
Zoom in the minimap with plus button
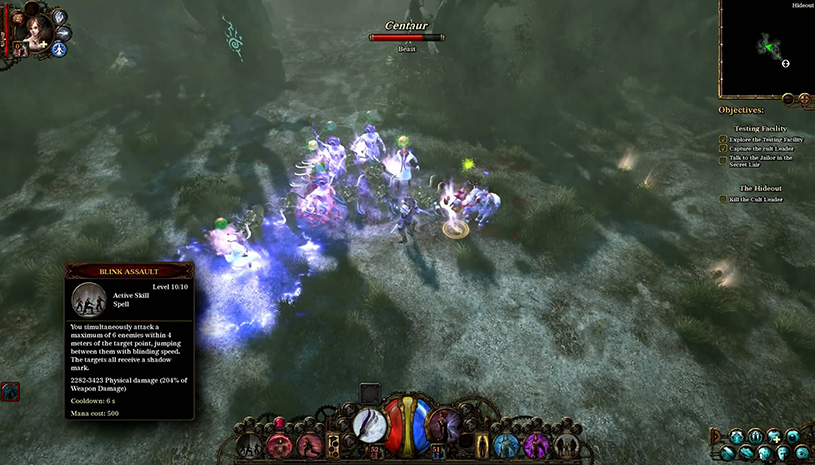click(x=802, y=99)
